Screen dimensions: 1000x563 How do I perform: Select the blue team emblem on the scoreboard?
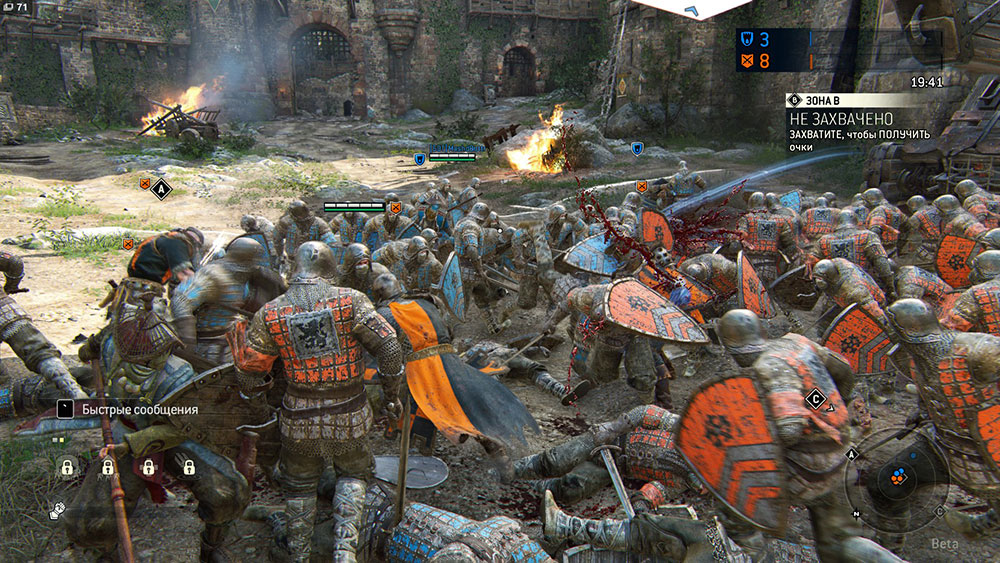(745, 38)
